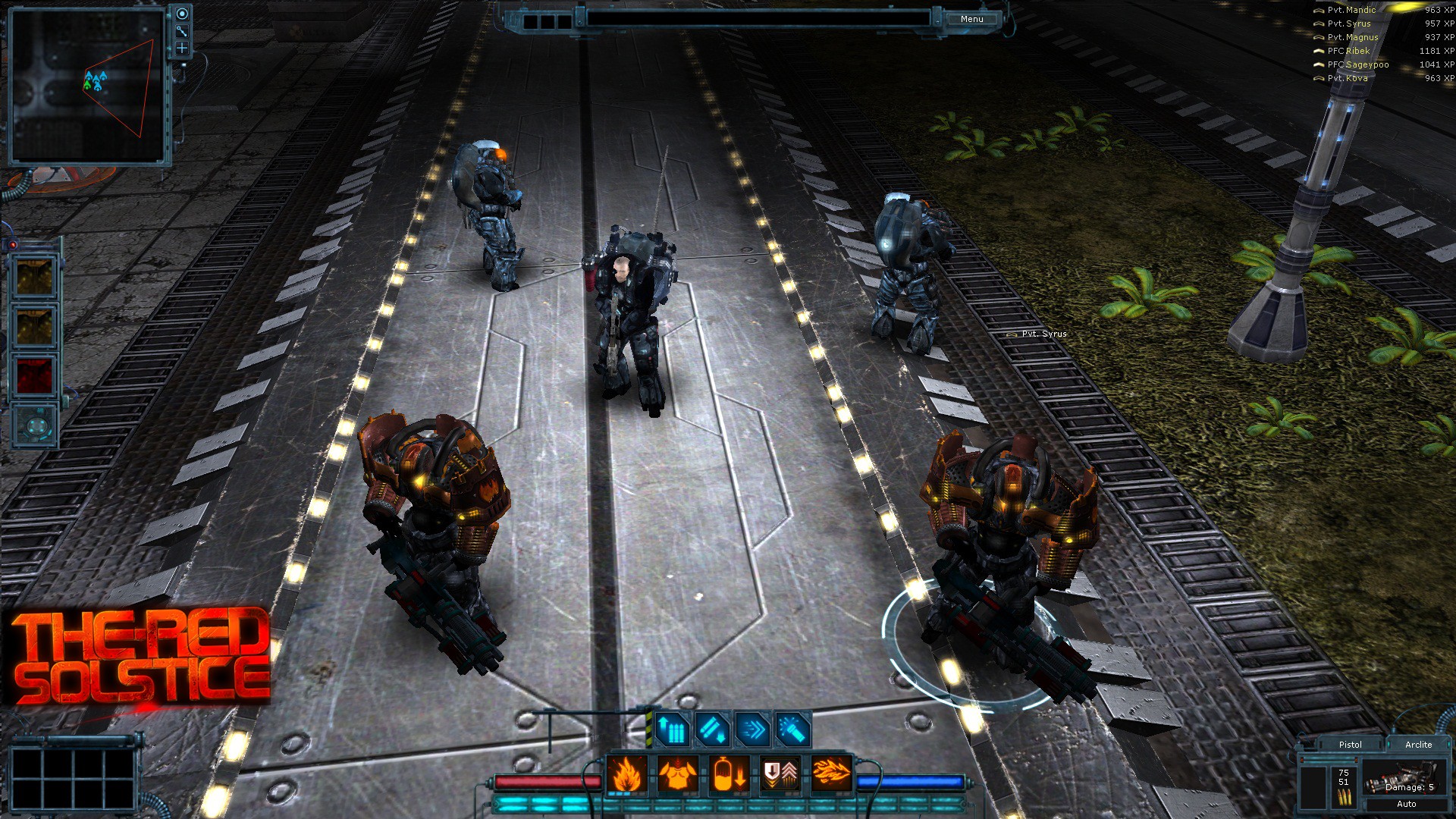
Task: Click the minimap plus button
Action: [182, 49]
